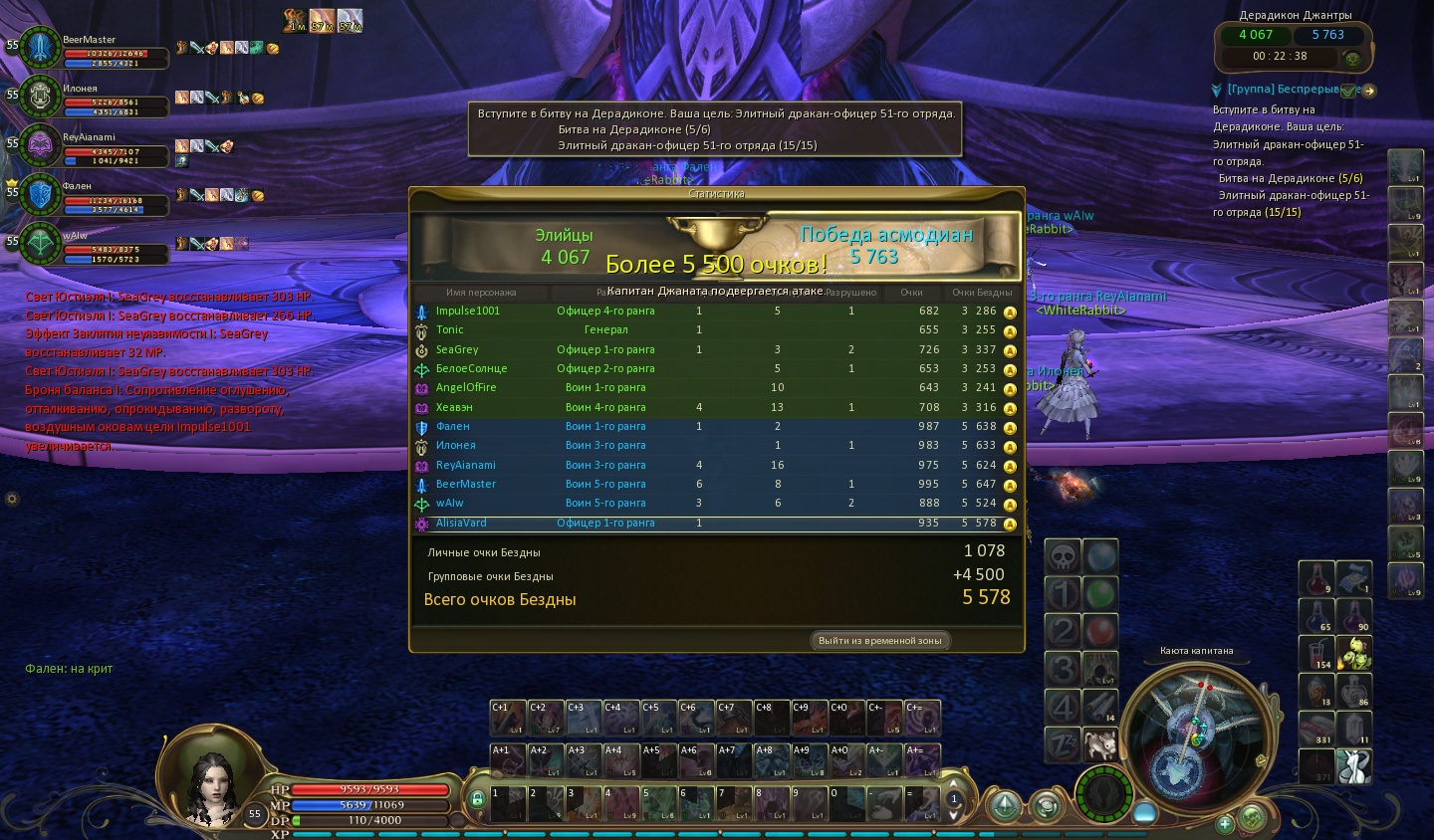The height and width of the screenshot is (840, 1434).
Task: Select the Impulse1001 row in the statistics
Action: [467, 311]
